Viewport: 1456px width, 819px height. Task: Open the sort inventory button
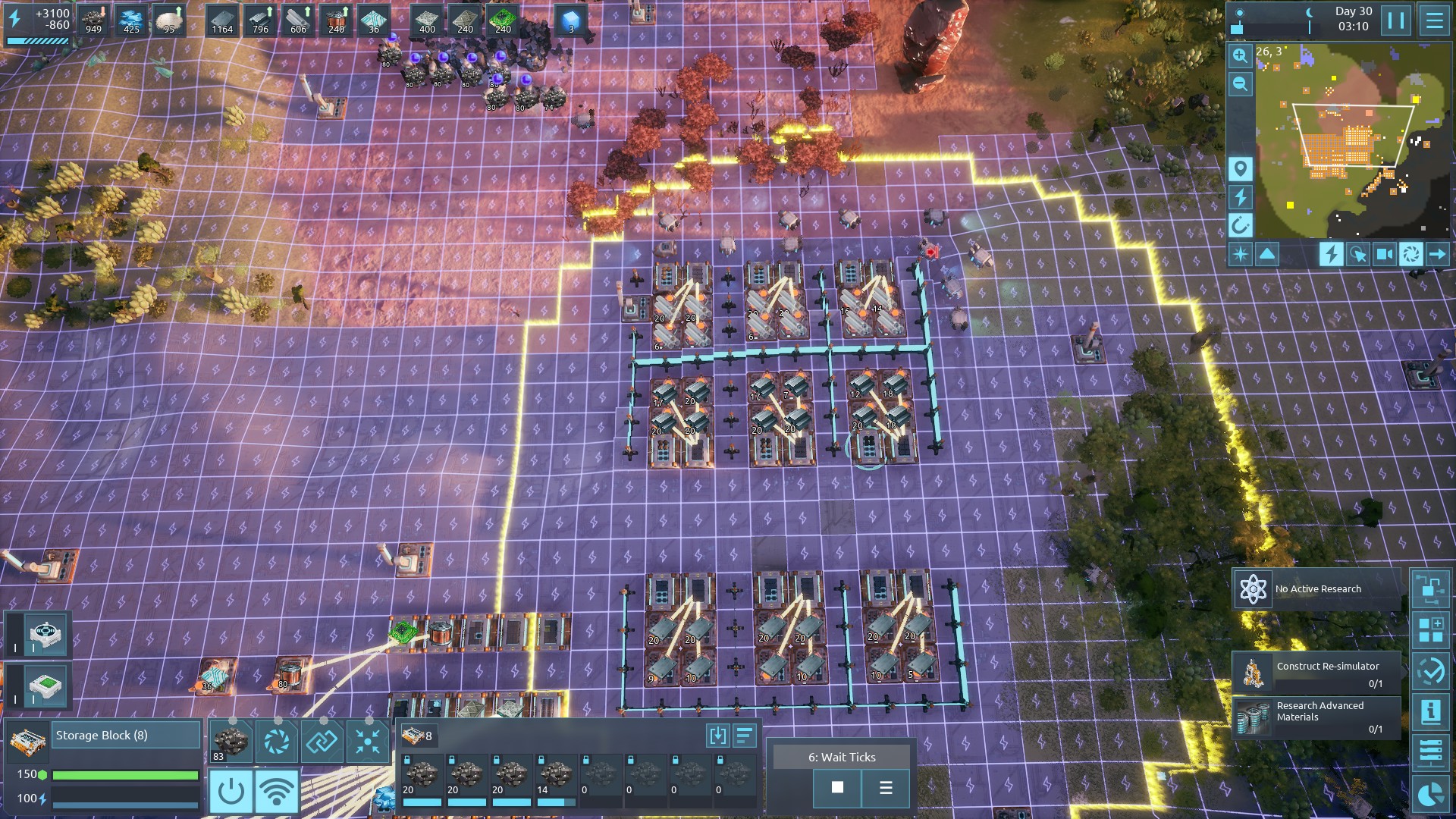pyautogui.click(x=745, y=735)
